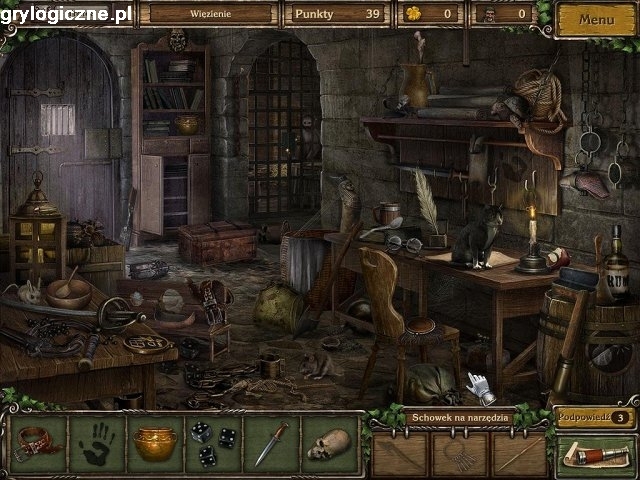The width and height of the screenshot is (640, 480).
Task: Select the key ring tool slot
Action: [x=460, y=455]
